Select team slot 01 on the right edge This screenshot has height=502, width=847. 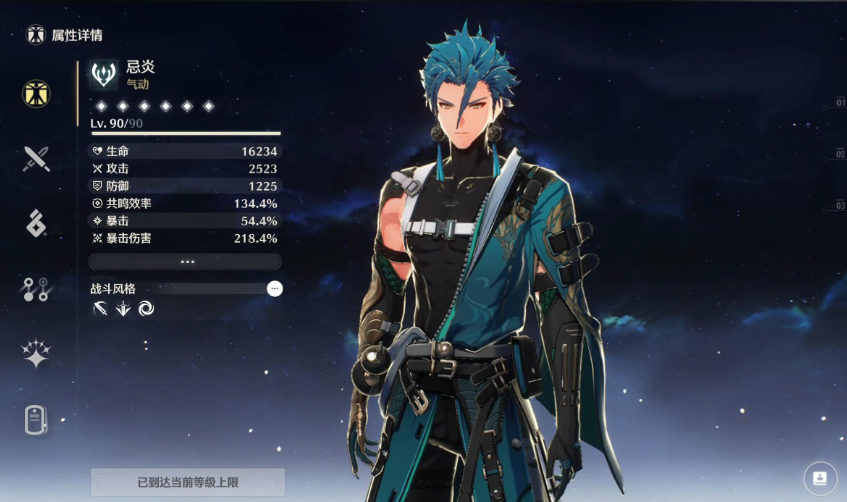(x=839, y=103)
